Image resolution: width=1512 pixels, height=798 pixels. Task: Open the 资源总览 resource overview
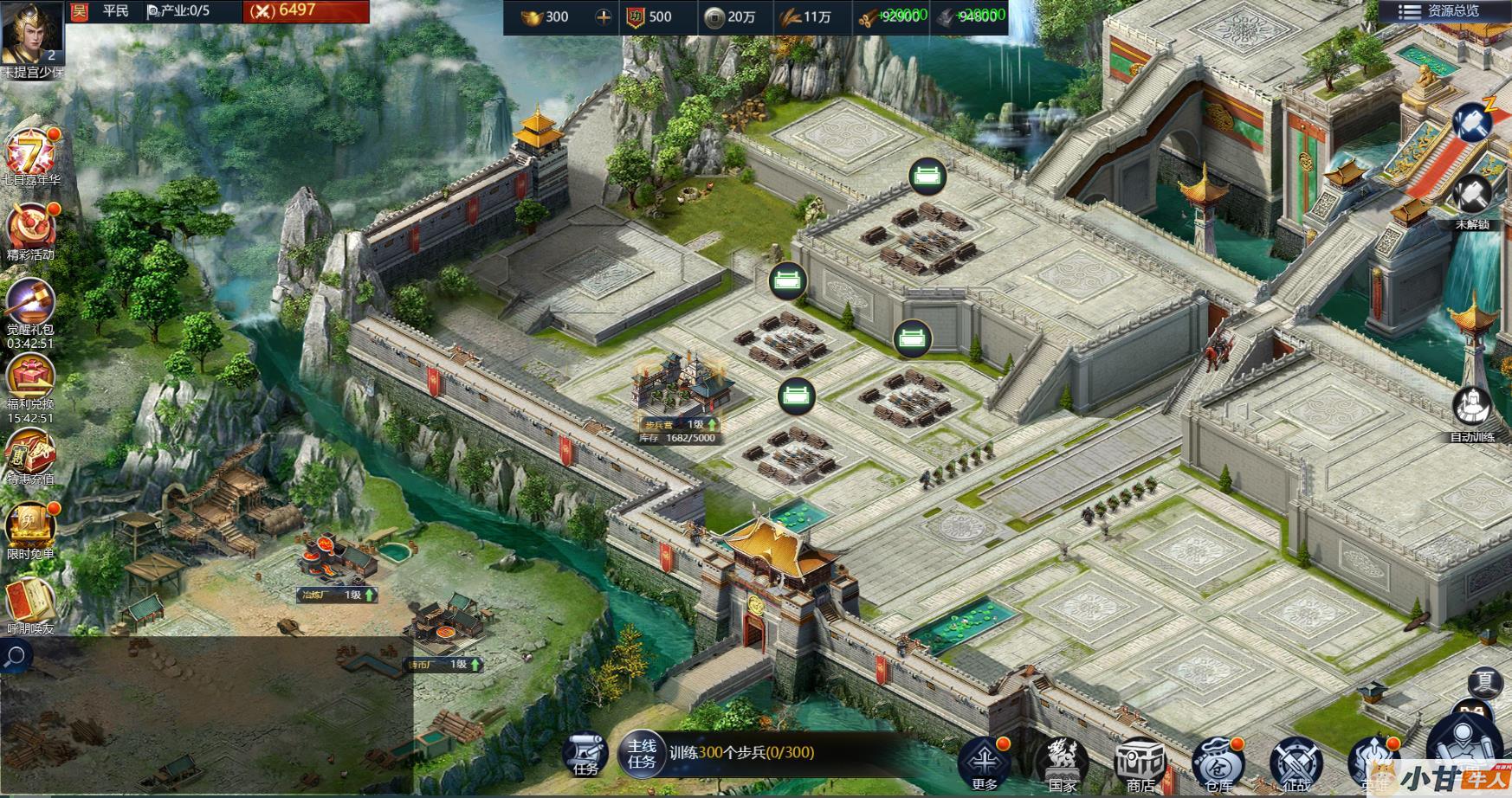1443,11
